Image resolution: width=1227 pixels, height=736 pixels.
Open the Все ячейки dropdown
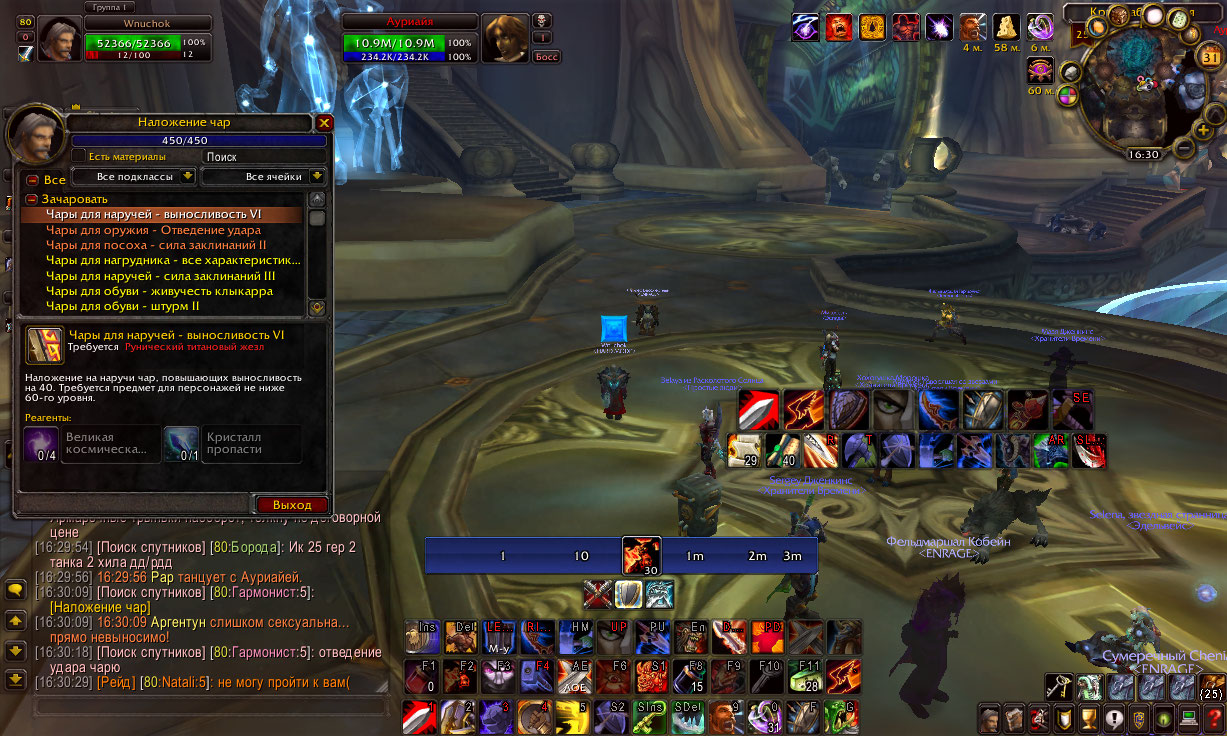click(x=264, y=177)
